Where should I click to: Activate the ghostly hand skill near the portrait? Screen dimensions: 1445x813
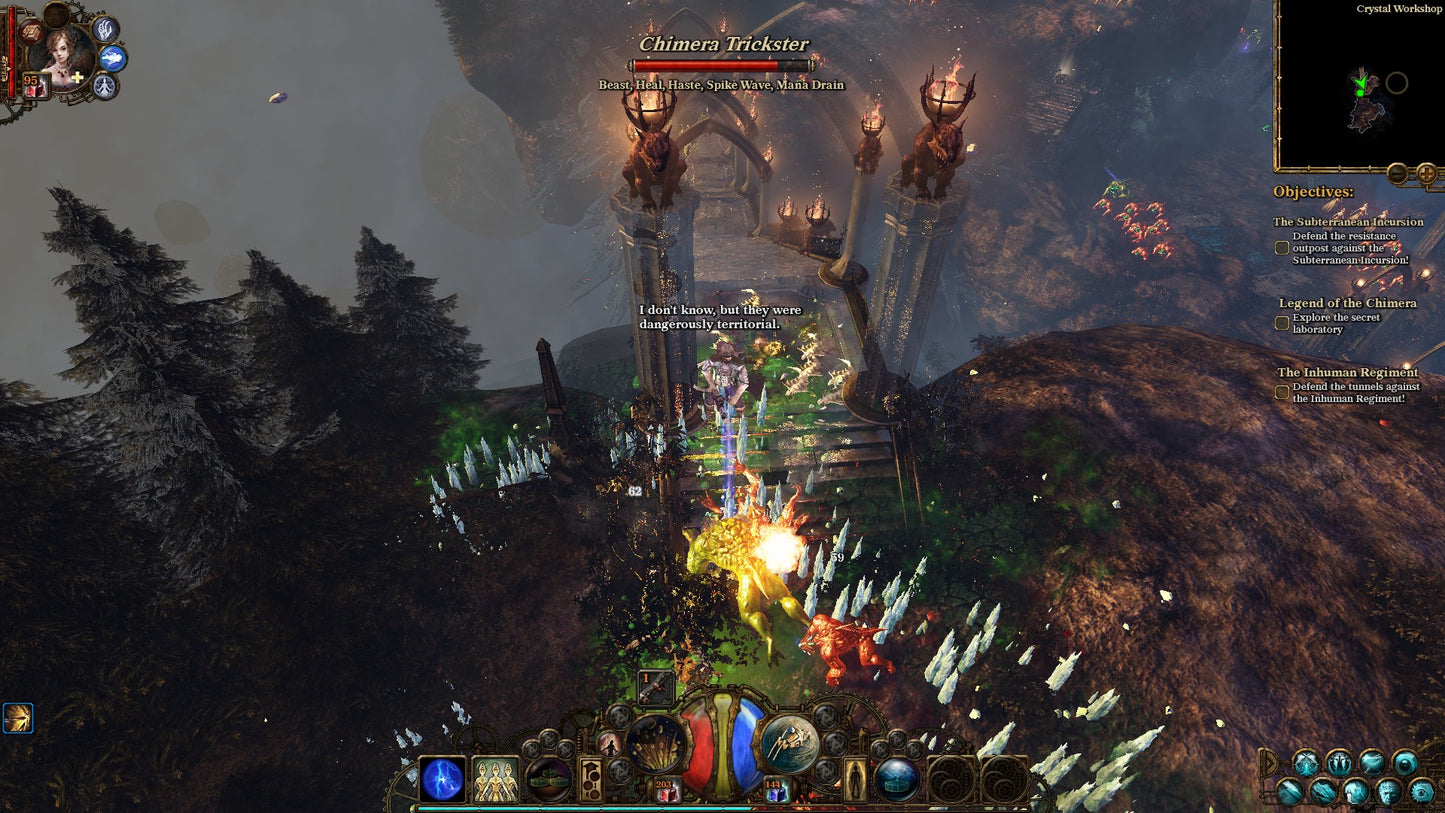(105, 31)
